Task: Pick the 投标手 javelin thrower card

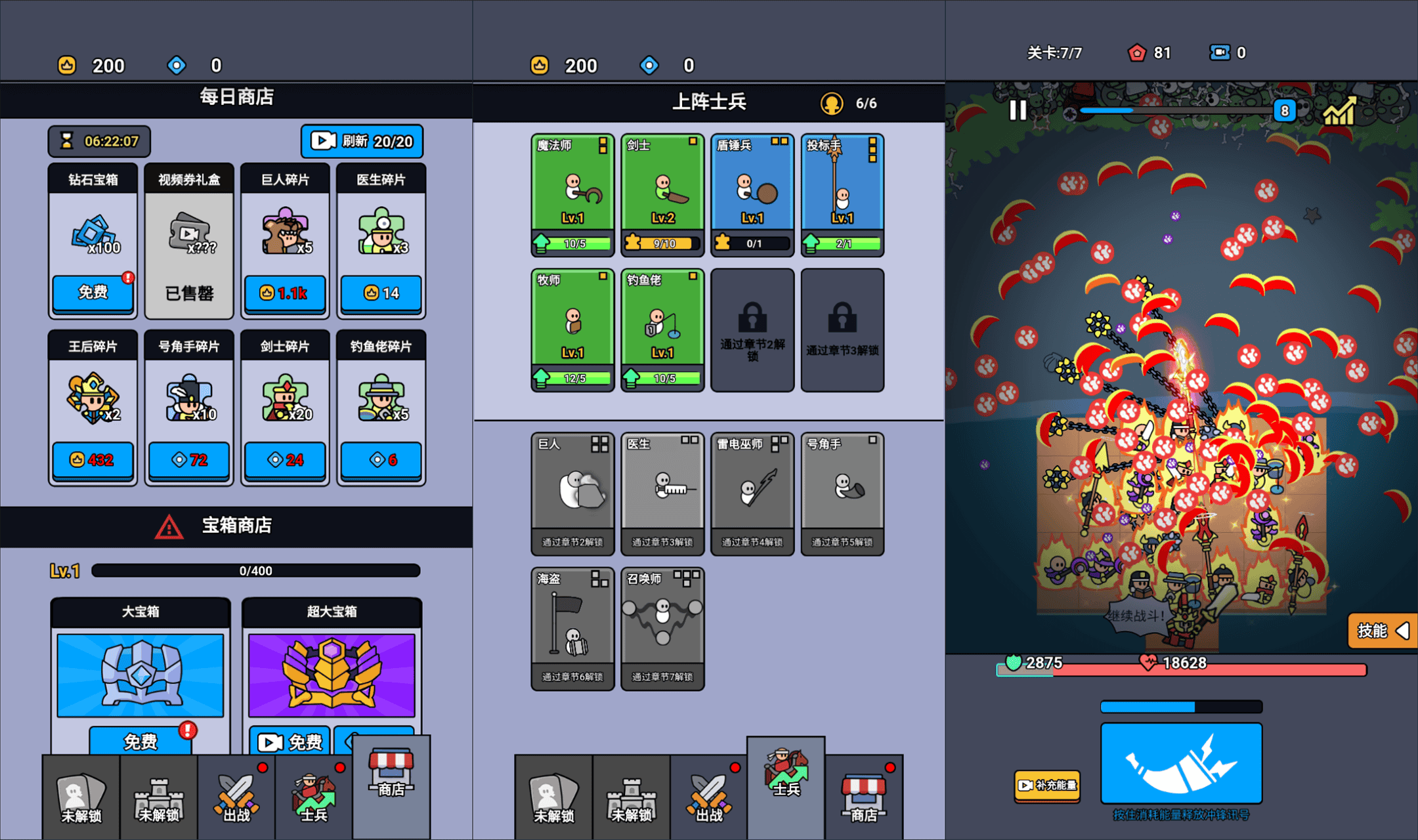Action: (x=842, y=194)
